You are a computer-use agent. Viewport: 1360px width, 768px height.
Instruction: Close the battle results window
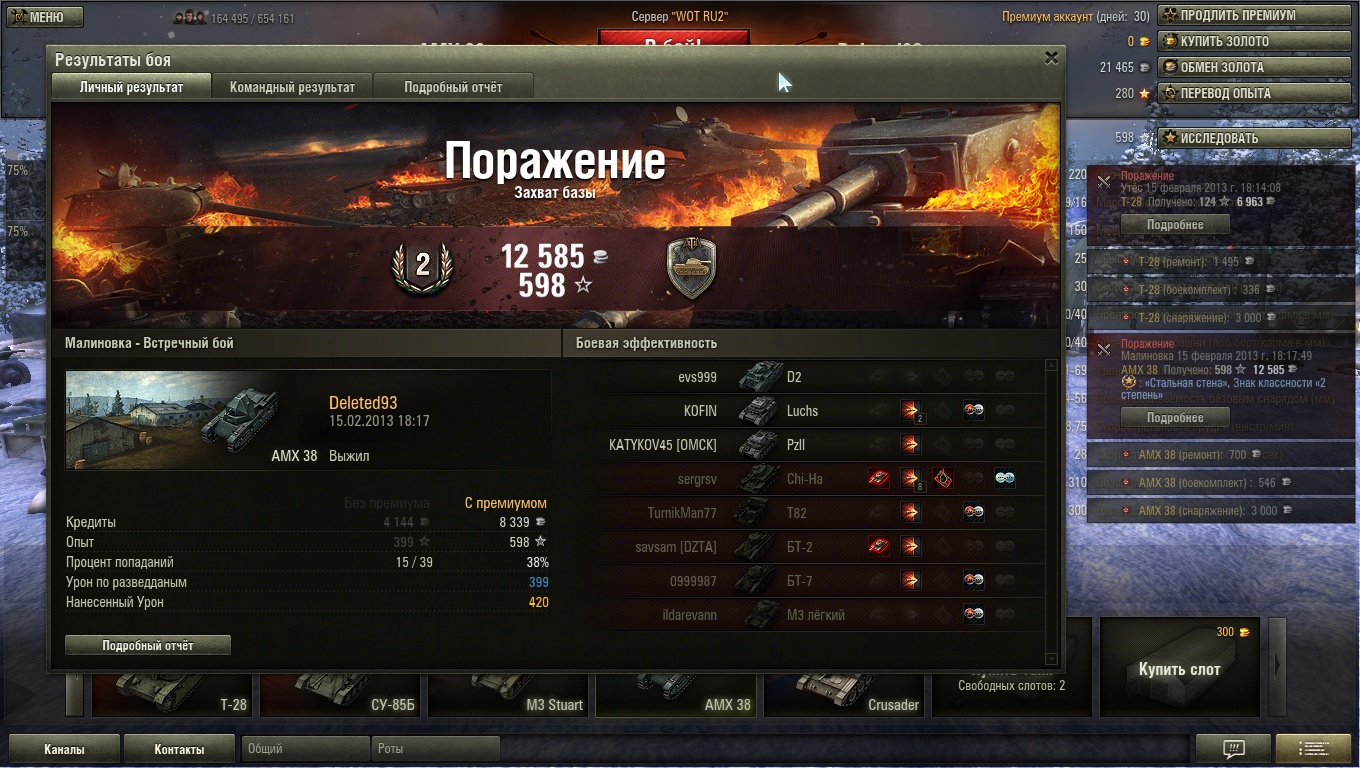[1051, 58]
